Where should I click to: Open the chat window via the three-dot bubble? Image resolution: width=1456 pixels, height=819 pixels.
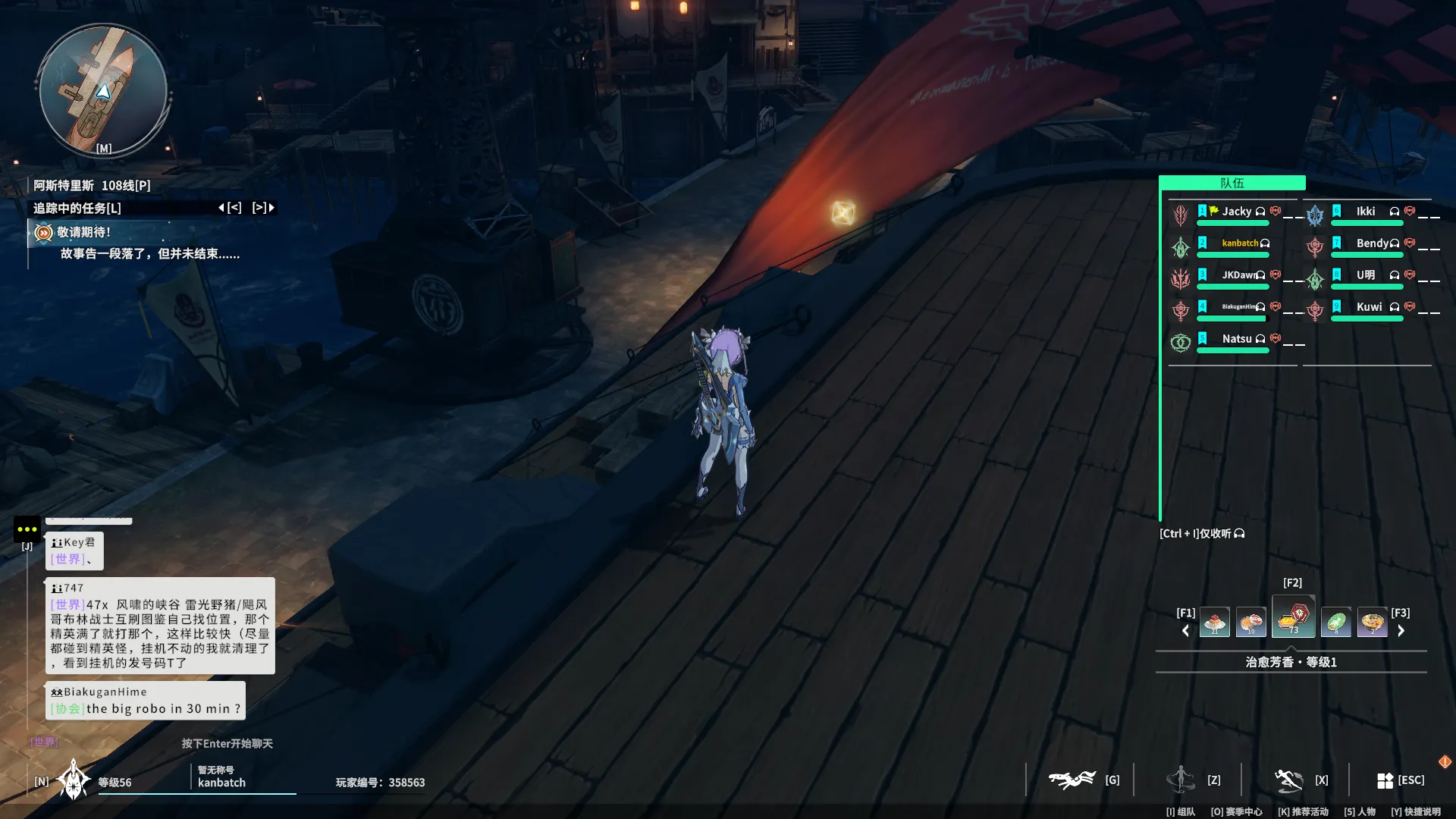[x=27, y=529]
